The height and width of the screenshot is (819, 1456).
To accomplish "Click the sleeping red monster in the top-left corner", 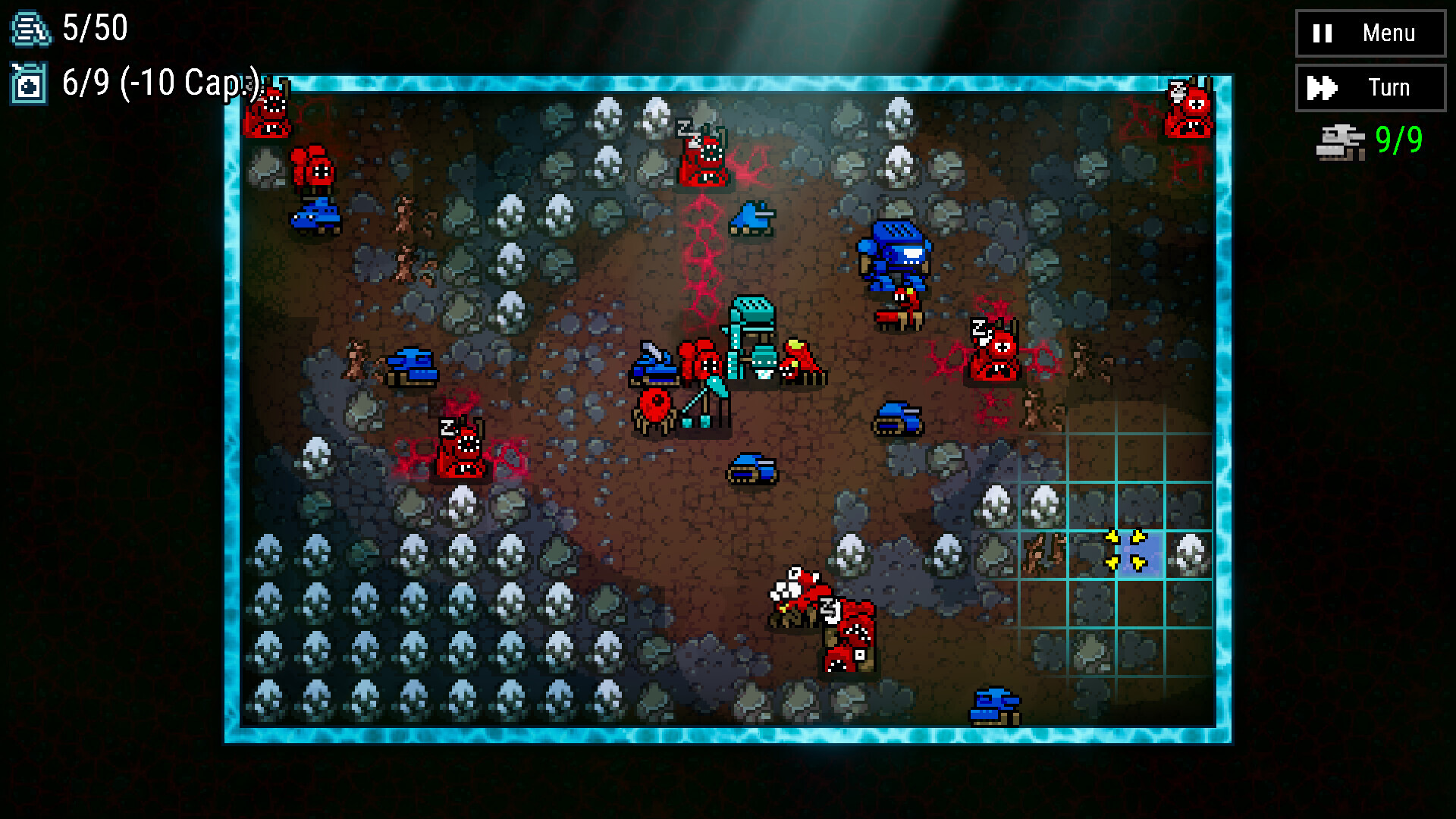I will [x=265, y=114].
